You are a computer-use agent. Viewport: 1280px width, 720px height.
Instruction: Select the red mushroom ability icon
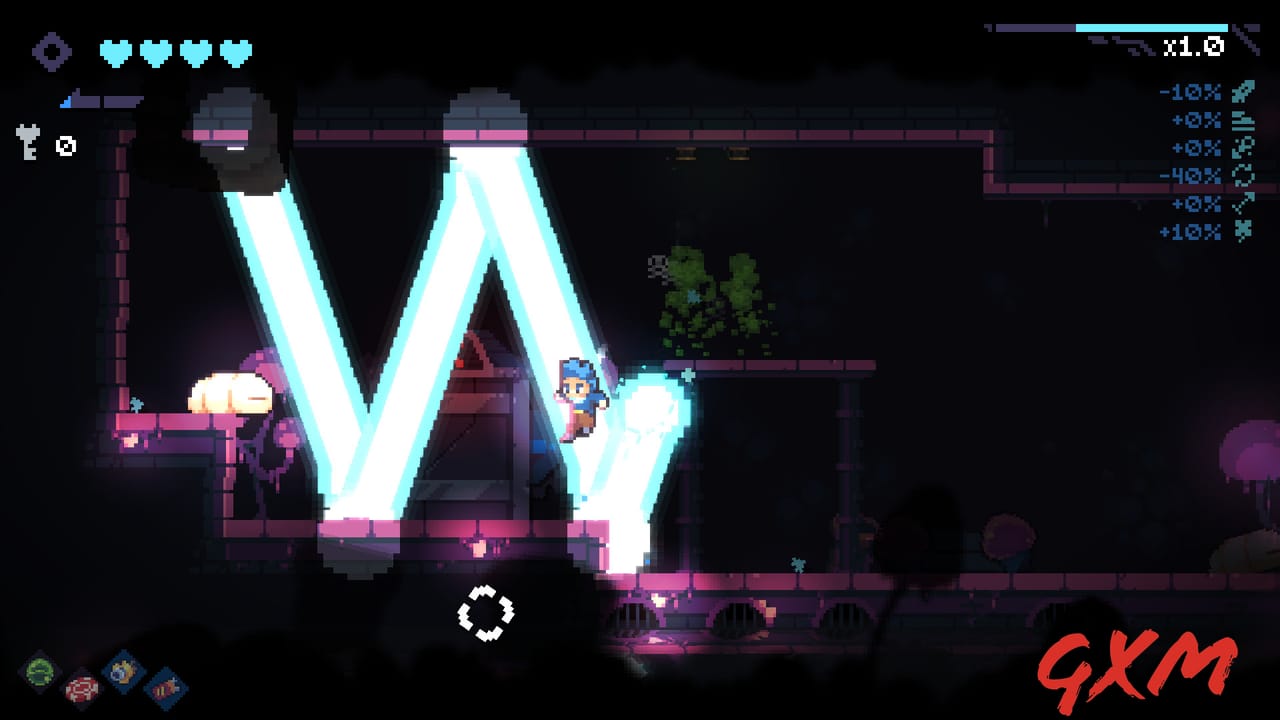[80, 688]
